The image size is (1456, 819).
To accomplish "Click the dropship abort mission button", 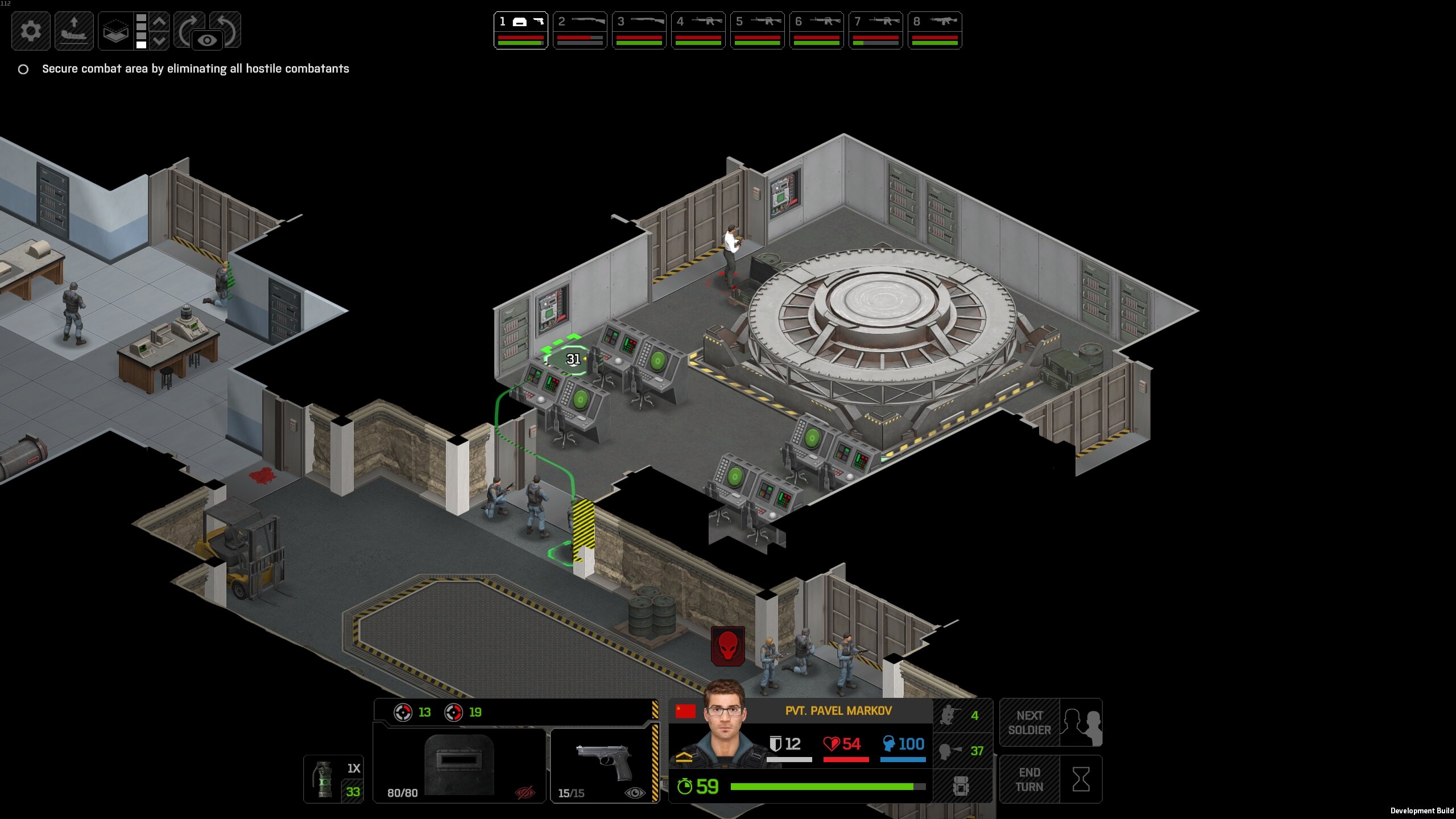I will point(74,31).
